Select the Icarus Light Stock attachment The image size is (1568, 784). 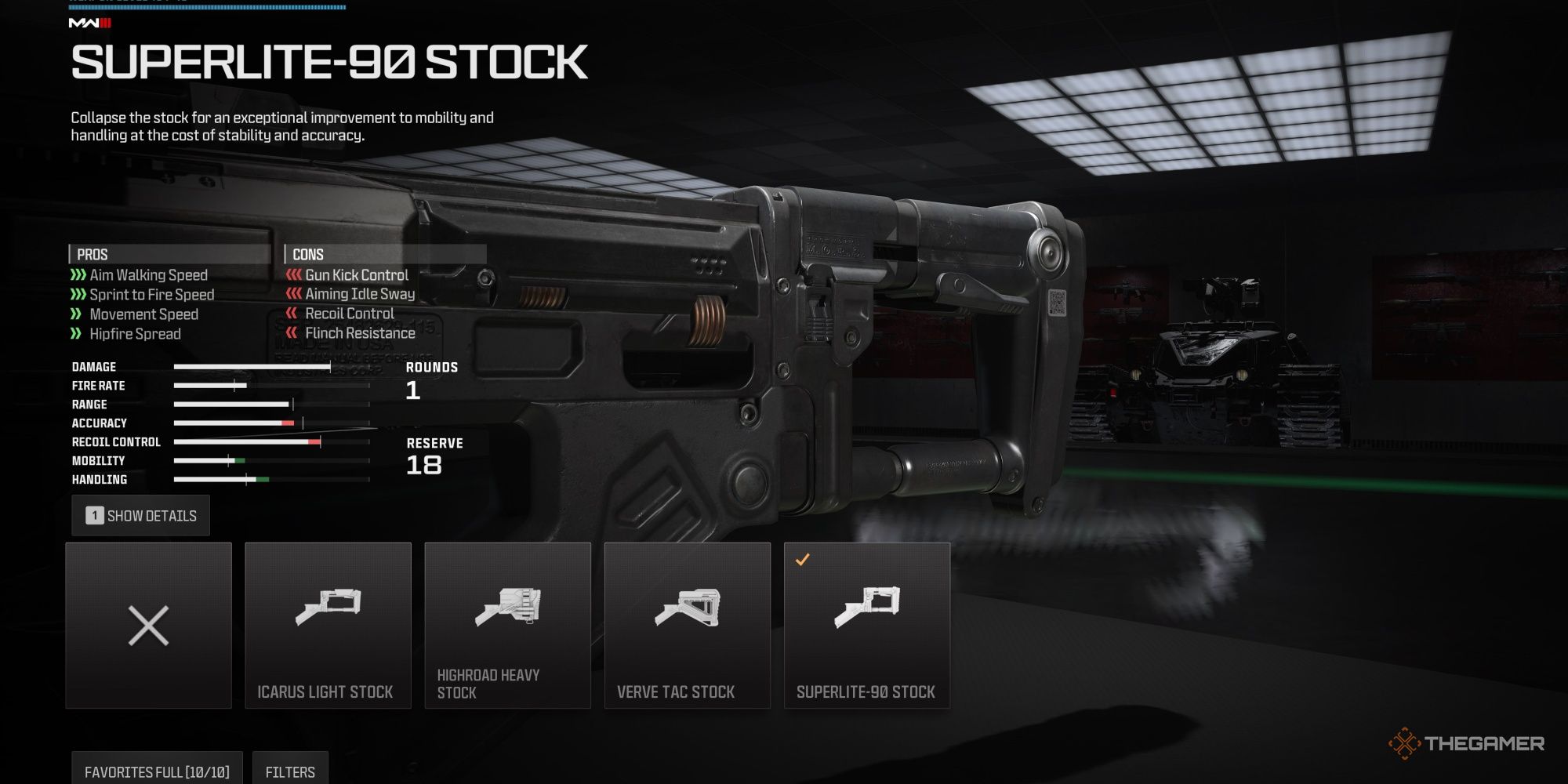[x=328, y=623]
